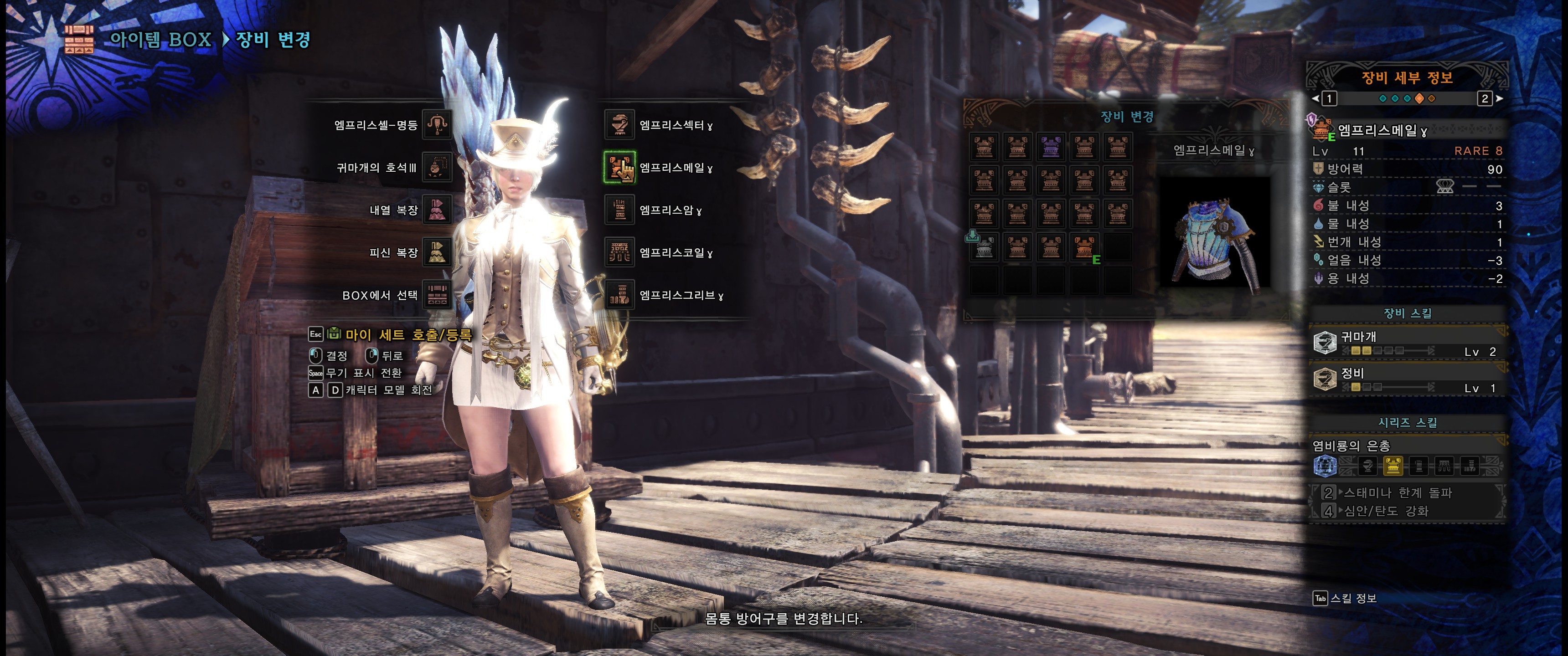
Task: Click the 아이템 BOX breadcrumb title
Action: 160,40
